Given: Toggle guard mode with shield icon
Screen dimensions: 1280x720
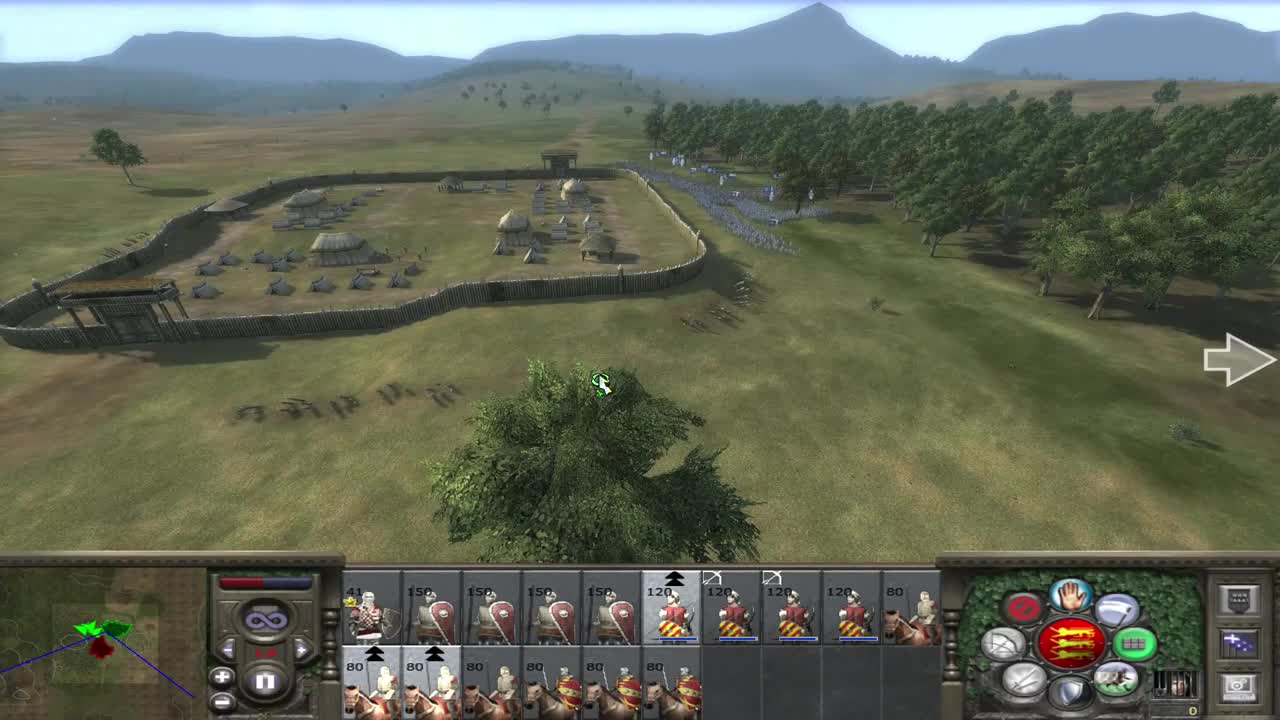Looking at the screenshot, I should click(x=1070, y=691).
